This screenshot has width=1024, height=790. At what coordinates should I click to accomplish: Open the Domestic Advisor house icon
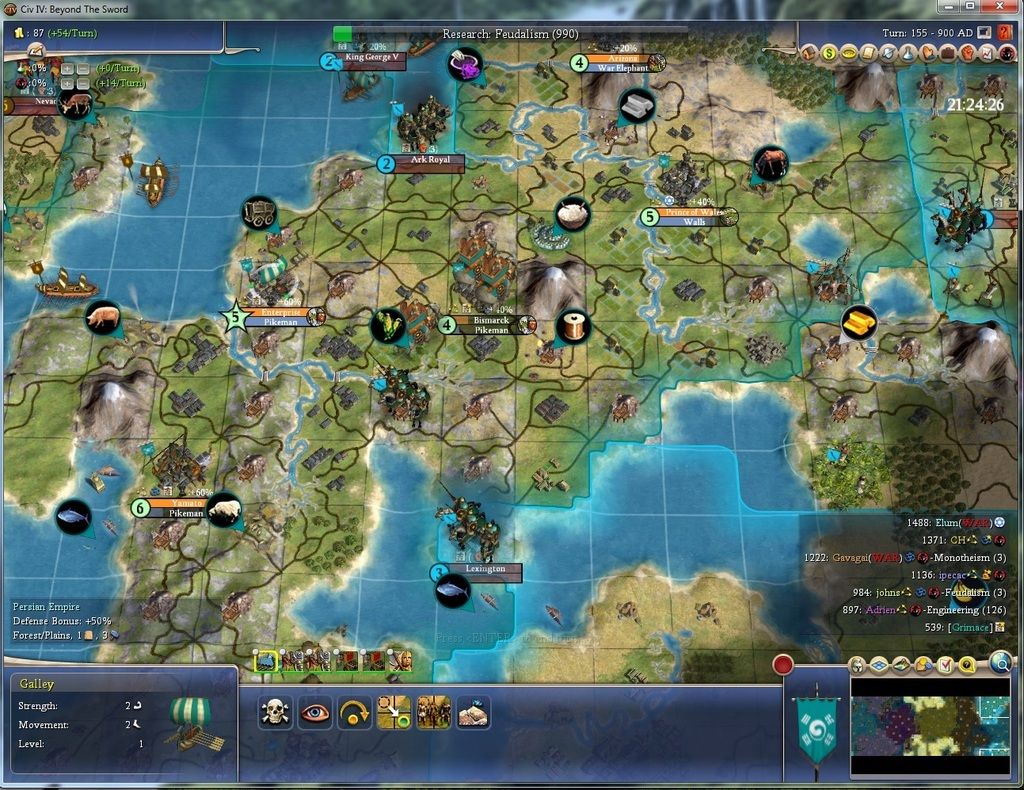(809, 52)
